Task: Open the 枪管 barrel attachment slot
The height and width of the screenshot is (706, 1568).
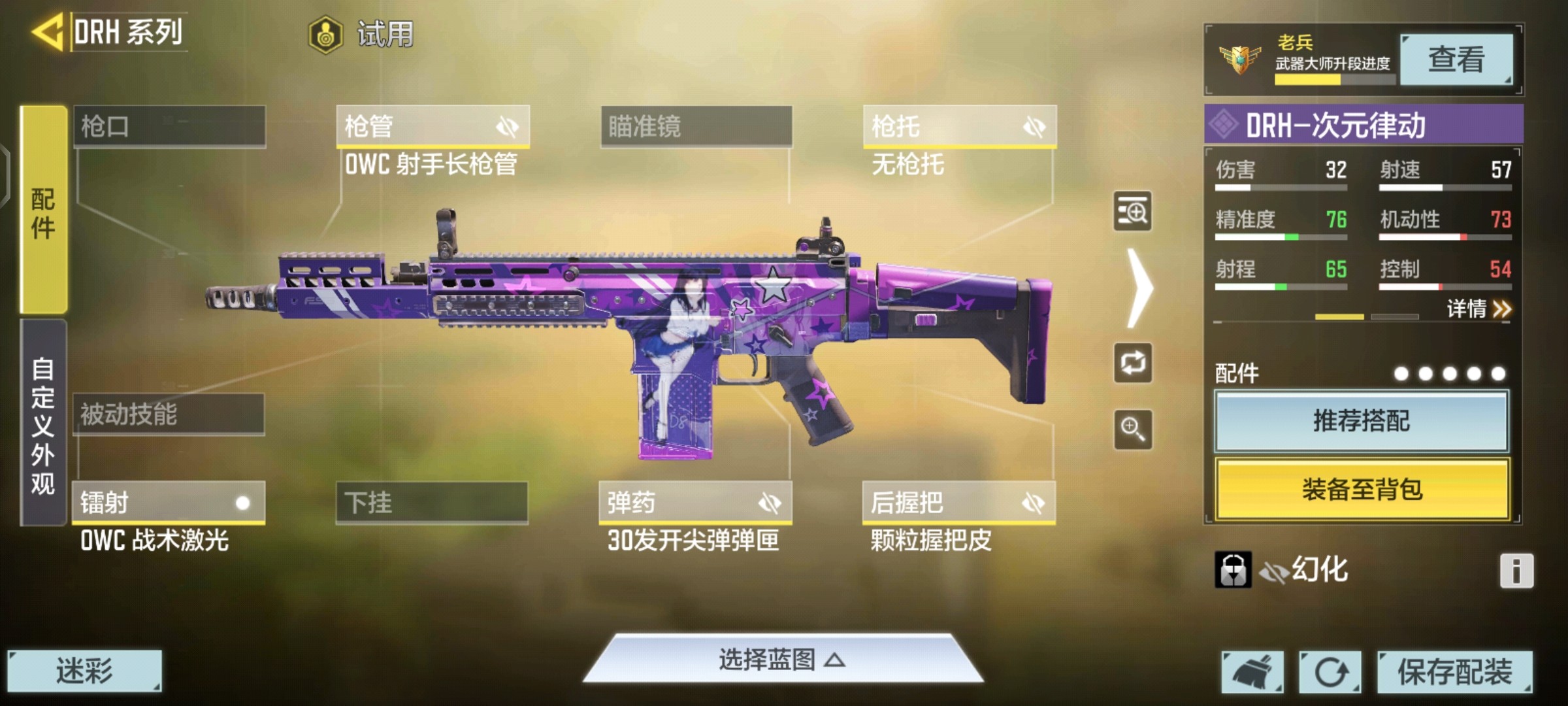Action: pos(433,126)
